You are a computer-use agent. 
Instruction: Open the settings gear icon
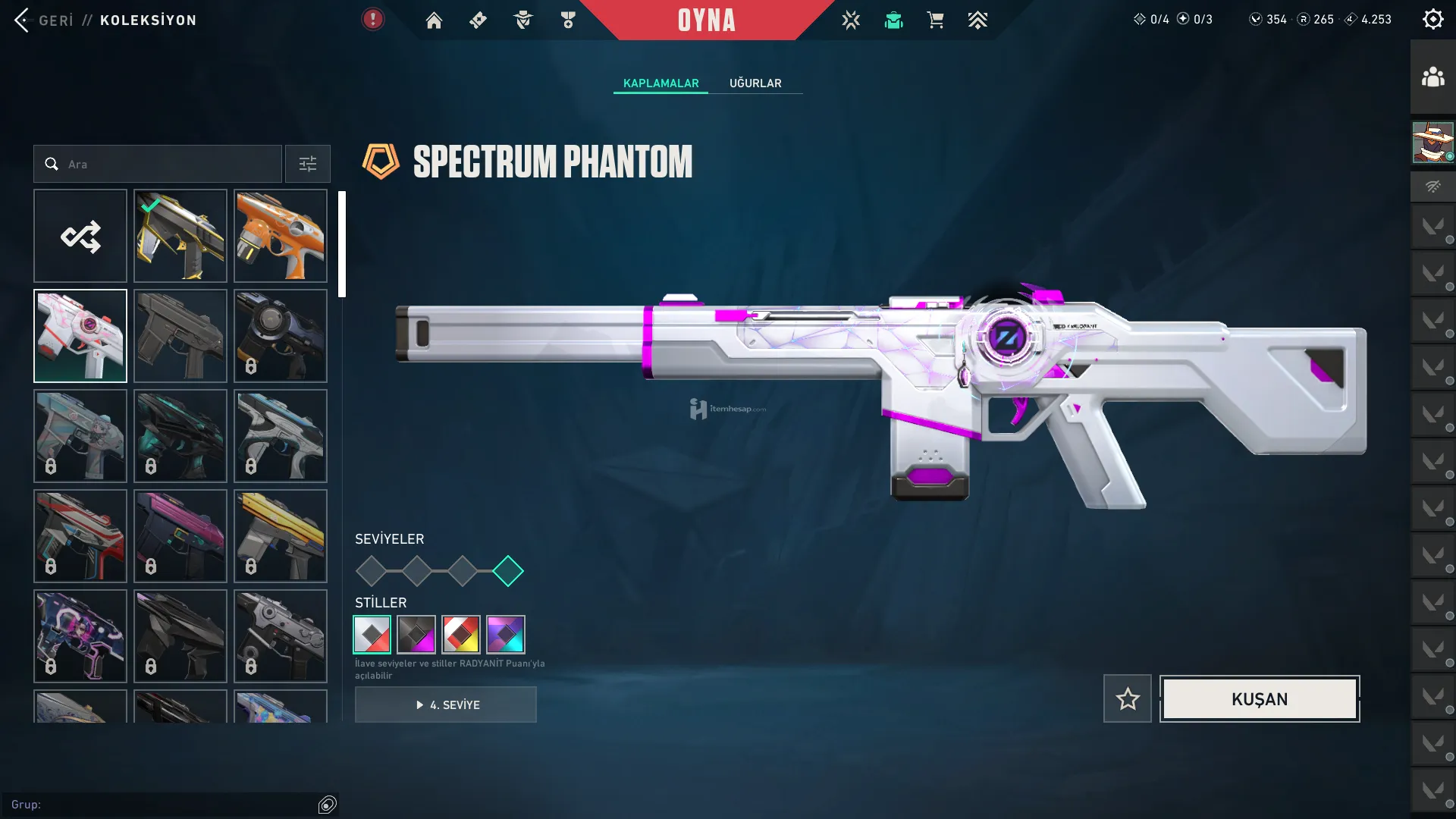(x=1432, y=20)
